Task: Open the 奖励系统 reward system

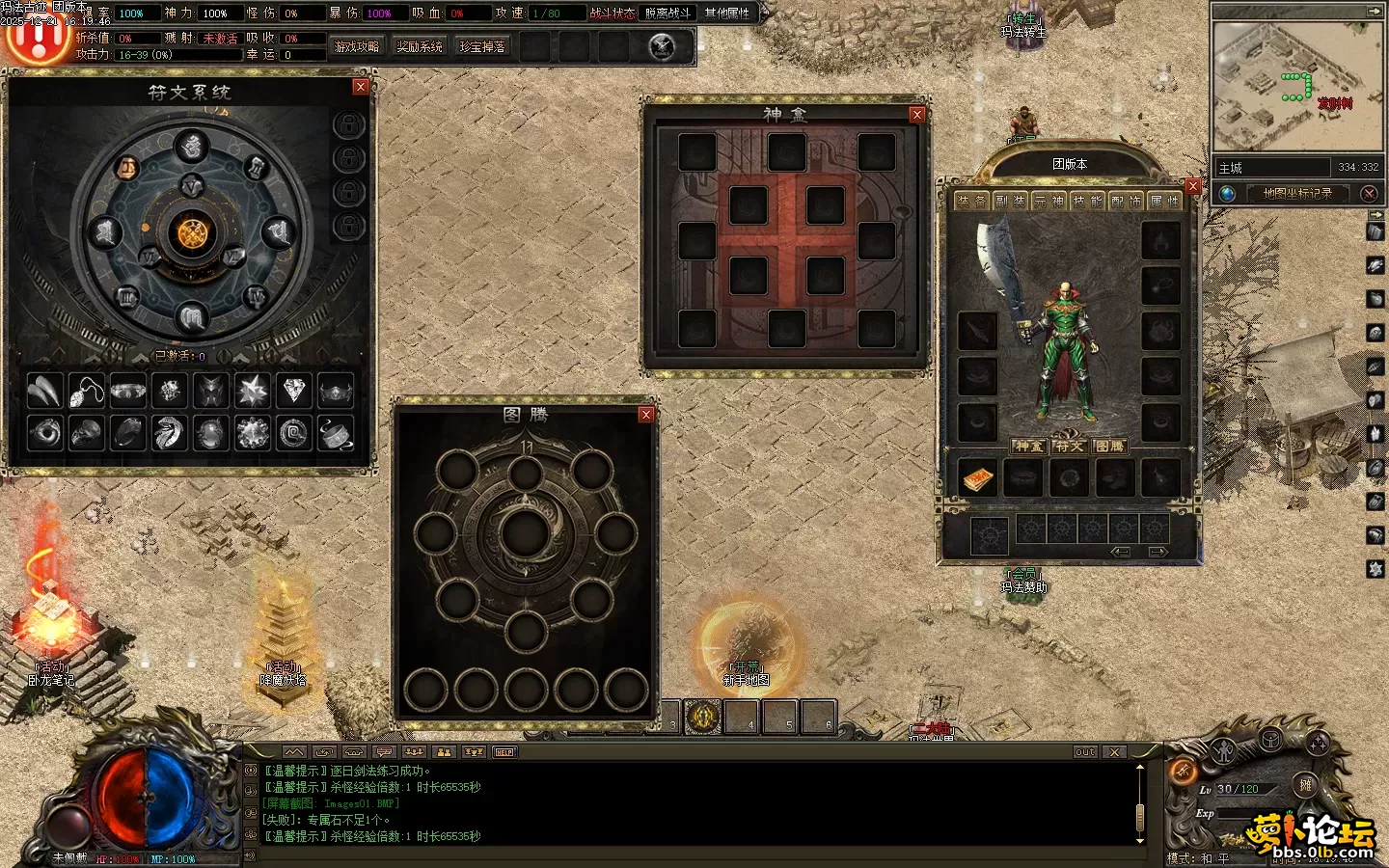Action: click(420, 46)
